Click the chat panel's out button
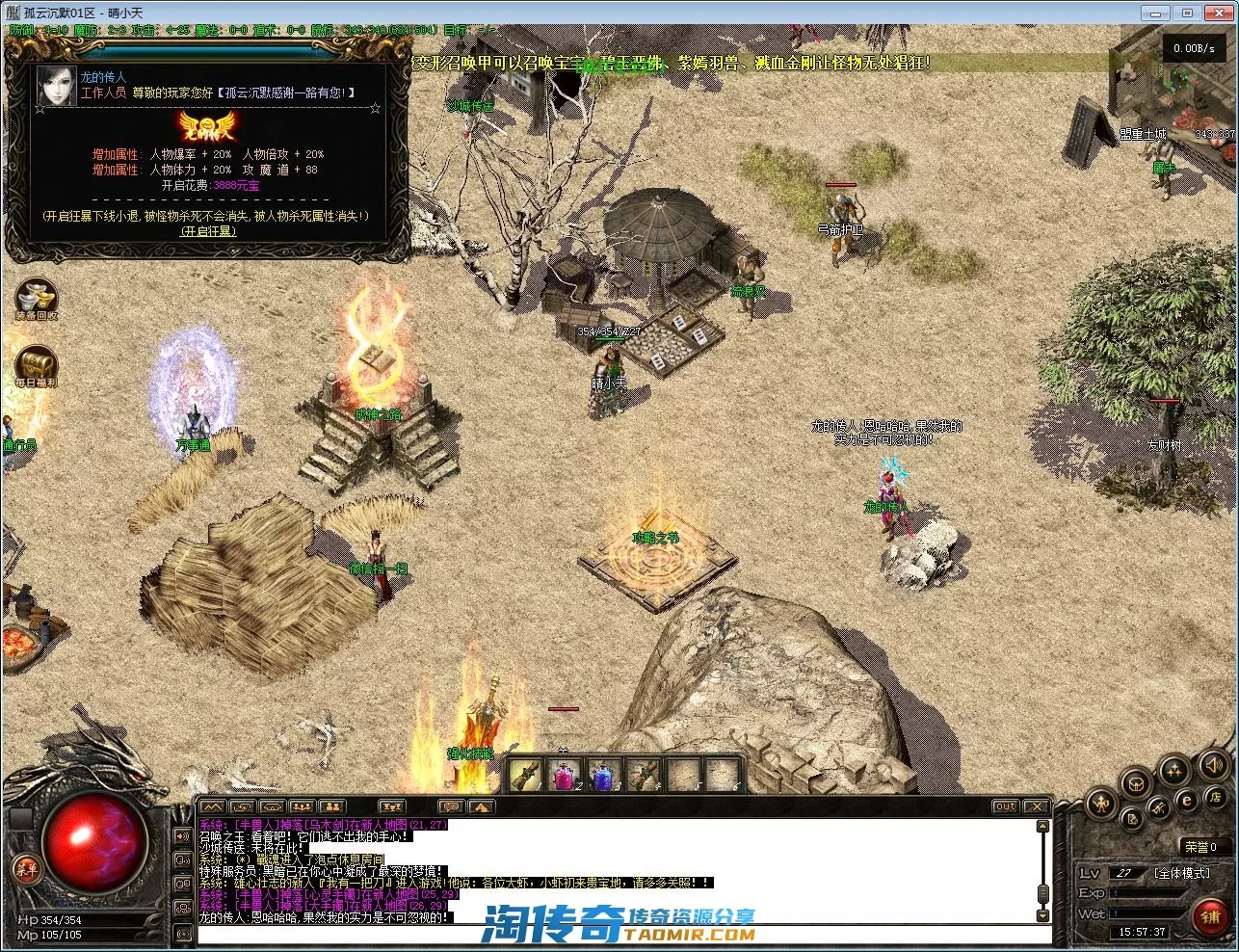The width and height of the screenshot is (1239, 952). tap(1006, 807)
